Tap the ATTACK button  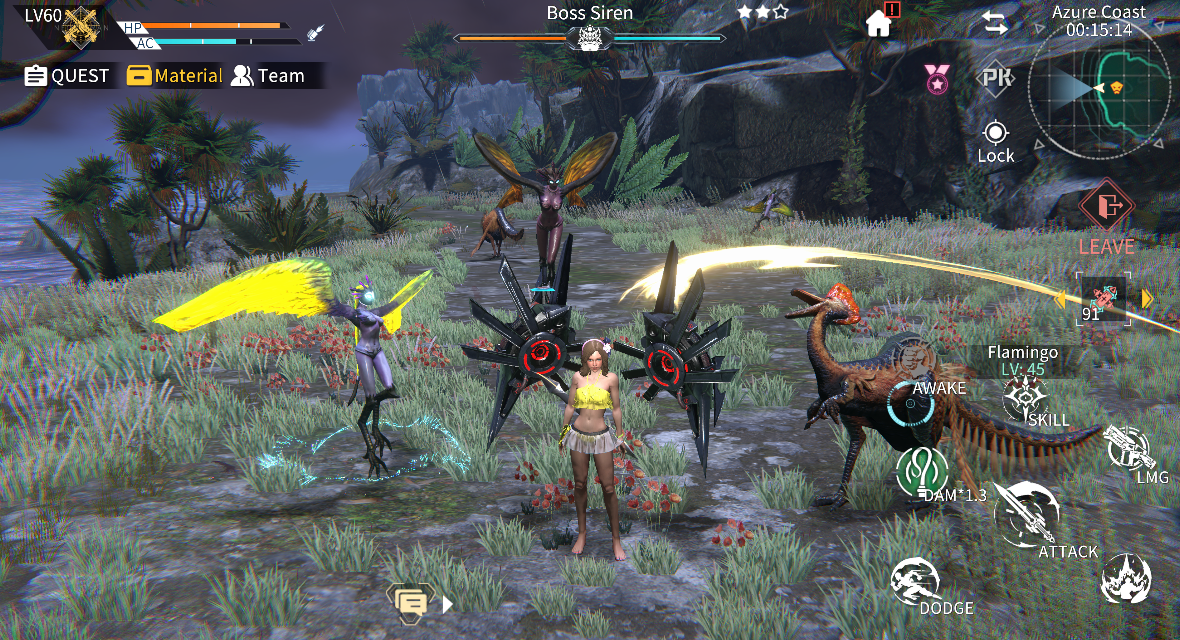[x=1024, y=515]
